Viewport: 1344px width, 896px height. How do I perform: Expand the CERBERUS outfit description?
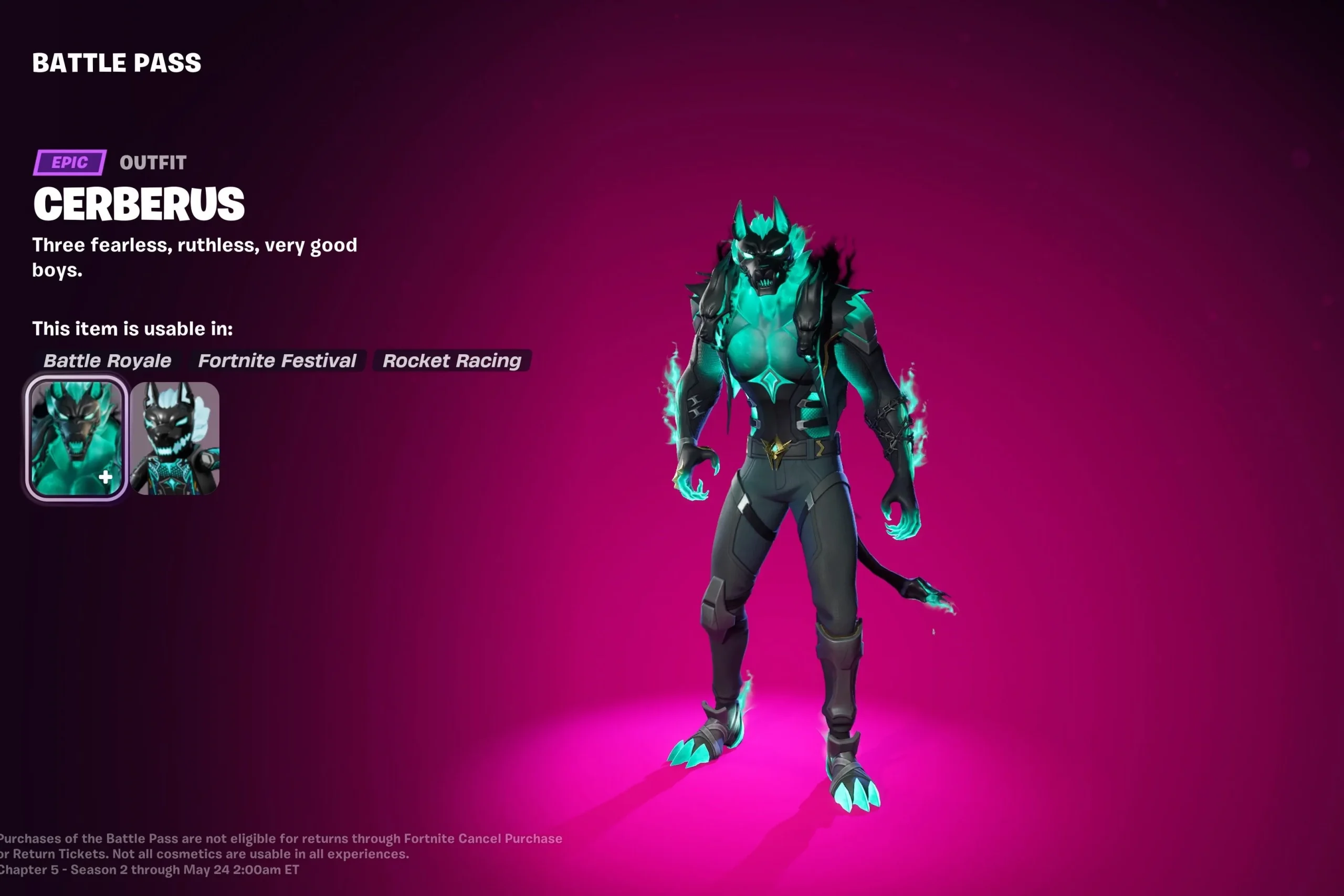194,257
